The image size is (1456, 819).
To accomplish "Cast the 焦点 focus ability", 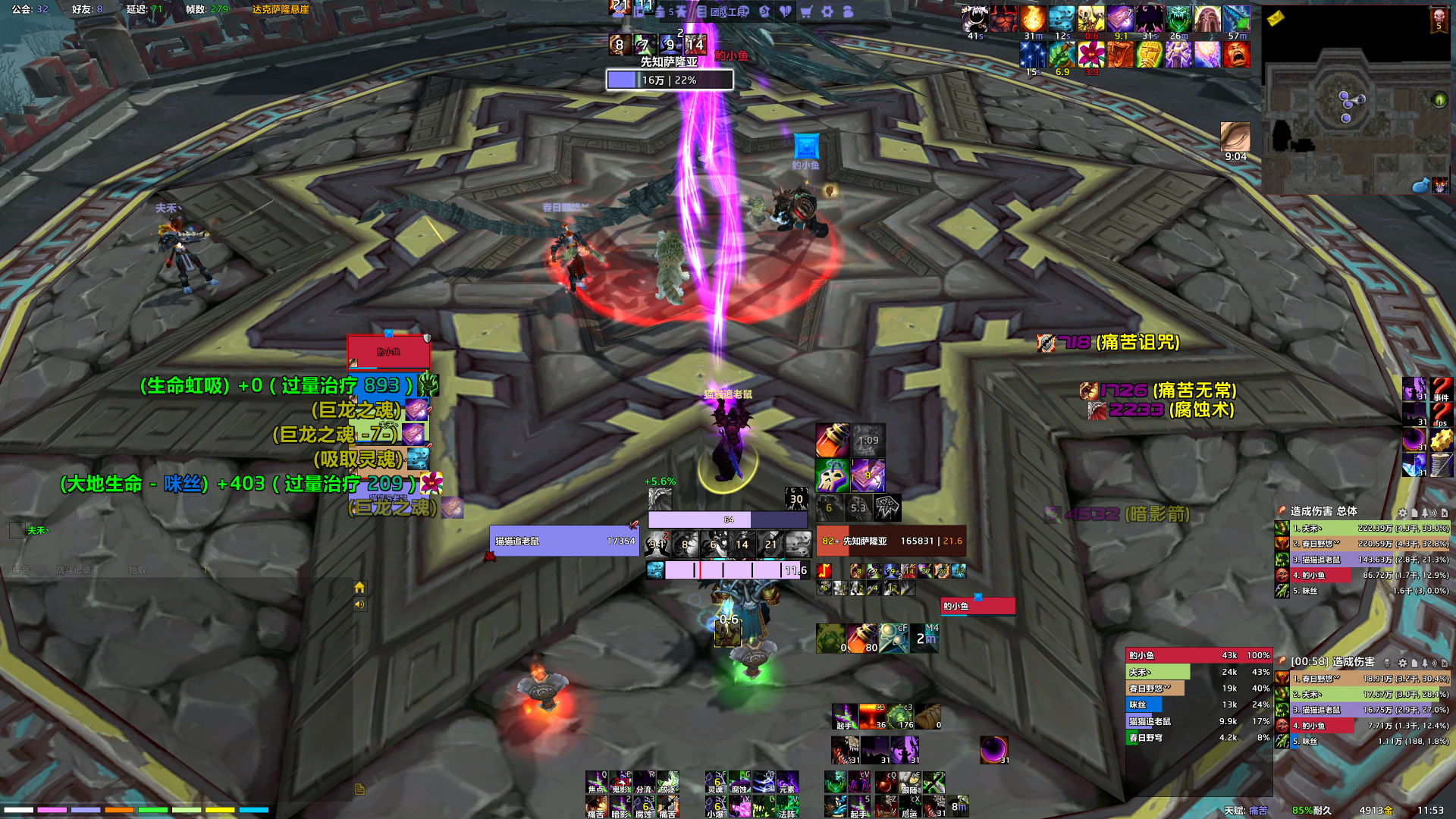I will (x=597, y=783).
